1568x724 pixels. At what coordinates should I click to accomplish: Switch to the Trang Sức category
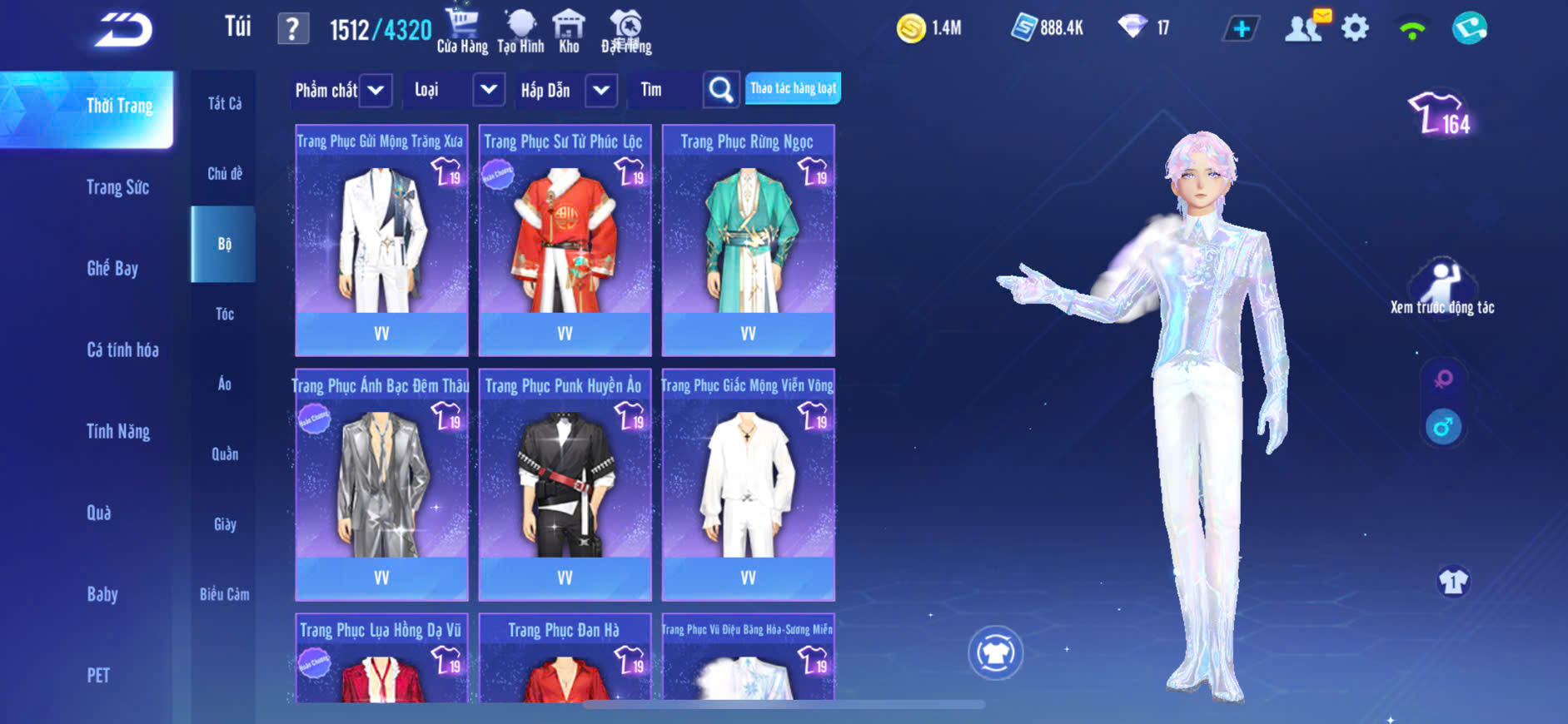[x=117, y=187]
